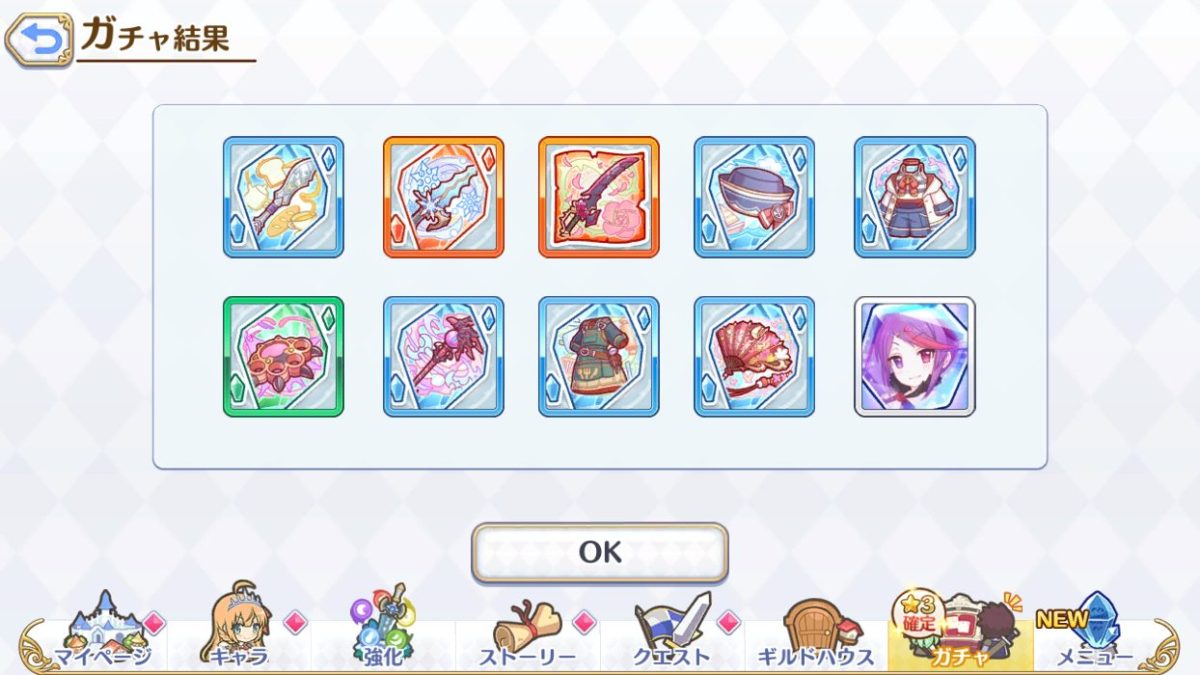Select the pink folding fan result

[754, 357]
